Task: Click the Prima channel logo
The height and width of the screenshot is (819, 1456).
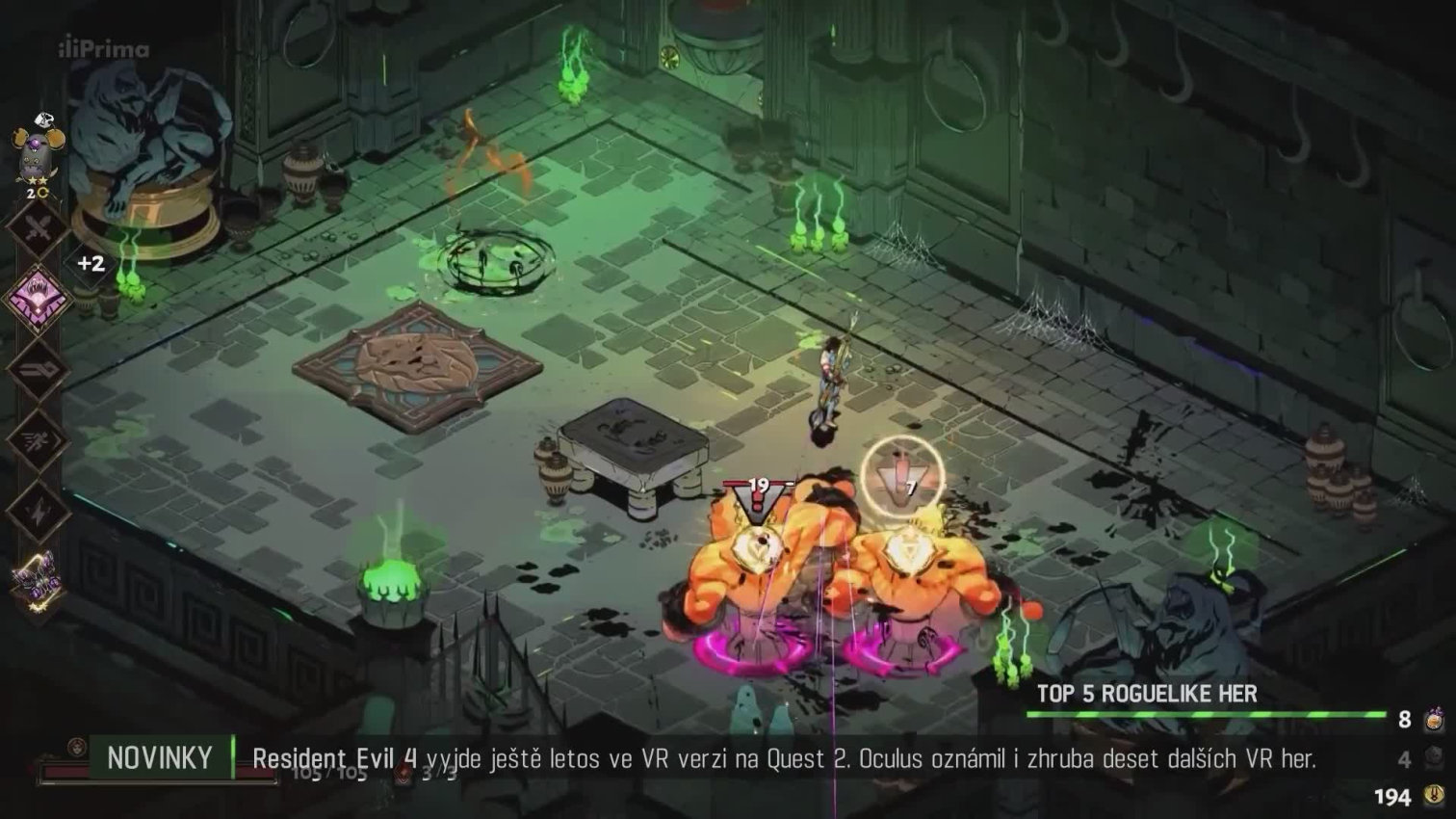Action: 104,49
